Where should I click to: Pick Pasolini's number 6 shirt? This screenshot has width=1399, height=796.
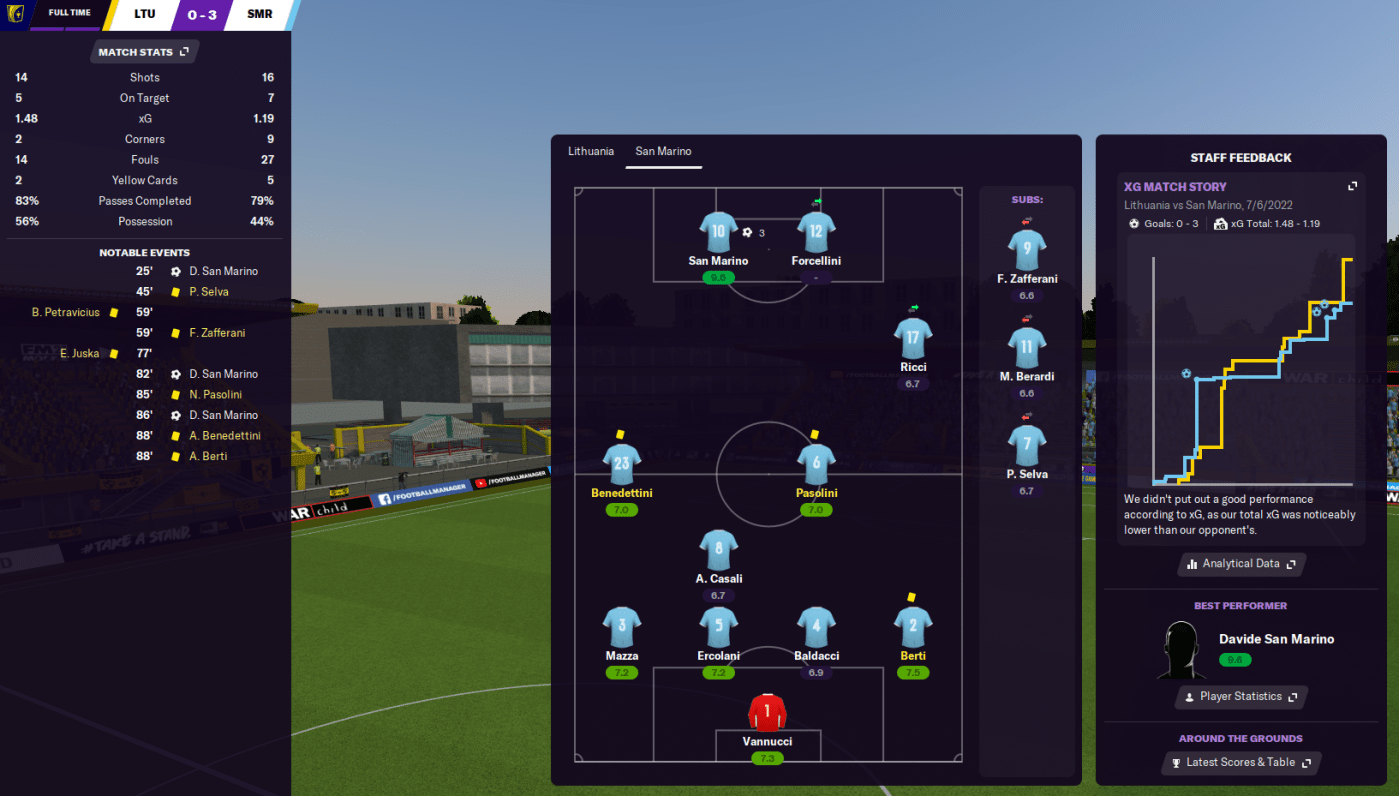816,465
